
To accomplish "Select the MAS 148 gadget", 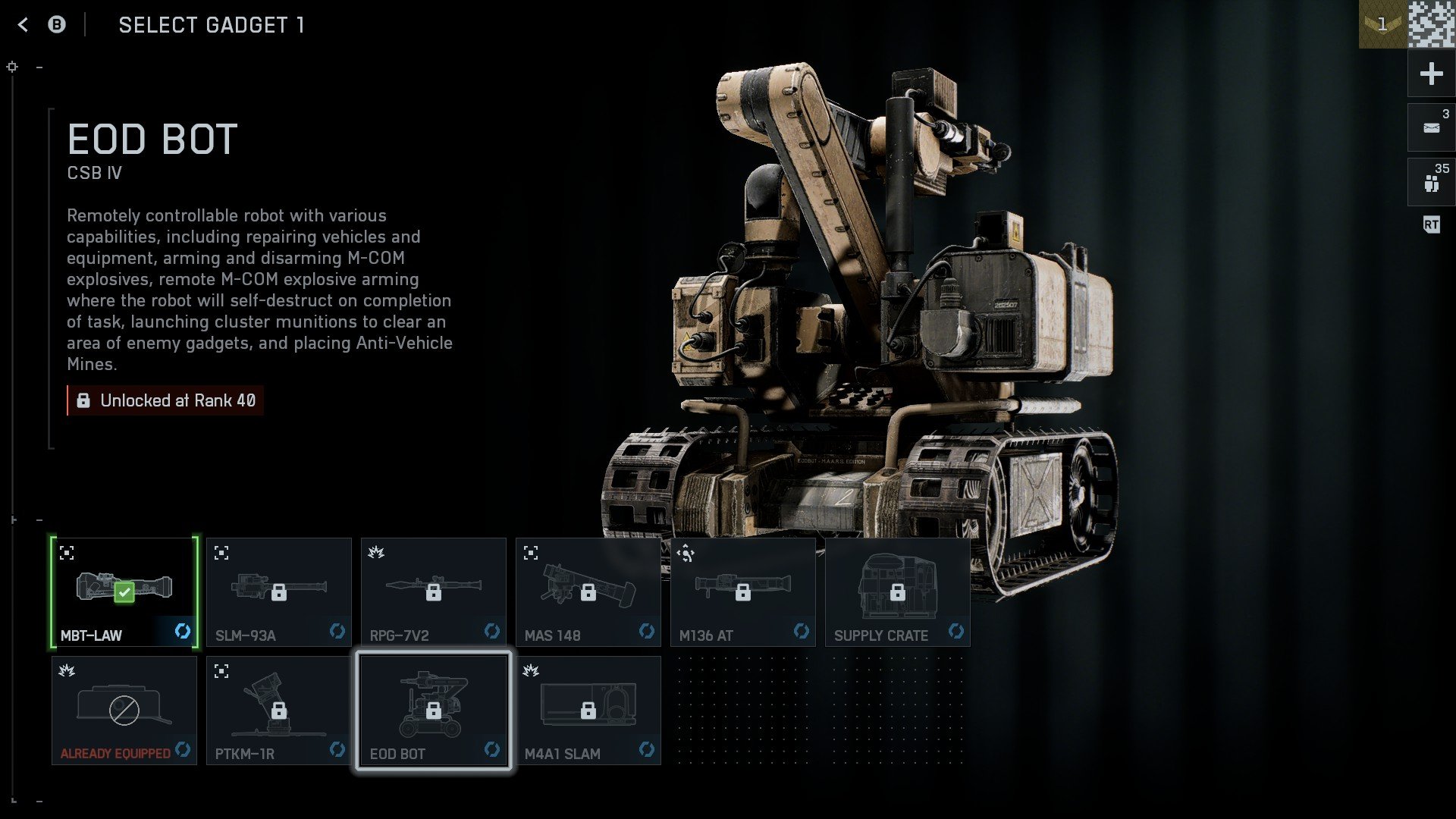I will [x=588, y=591].
